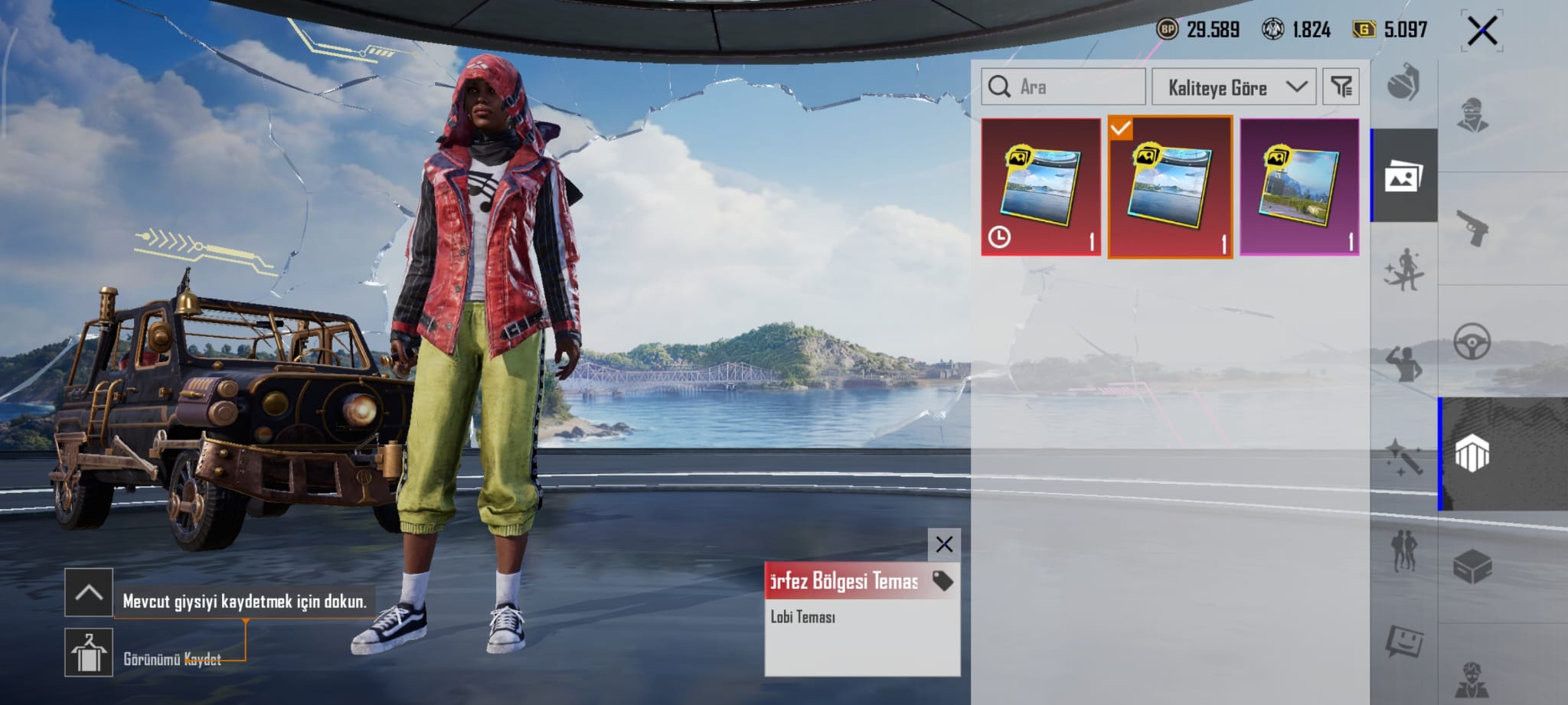Open the flexing figure emote tab

[1403, 363]
